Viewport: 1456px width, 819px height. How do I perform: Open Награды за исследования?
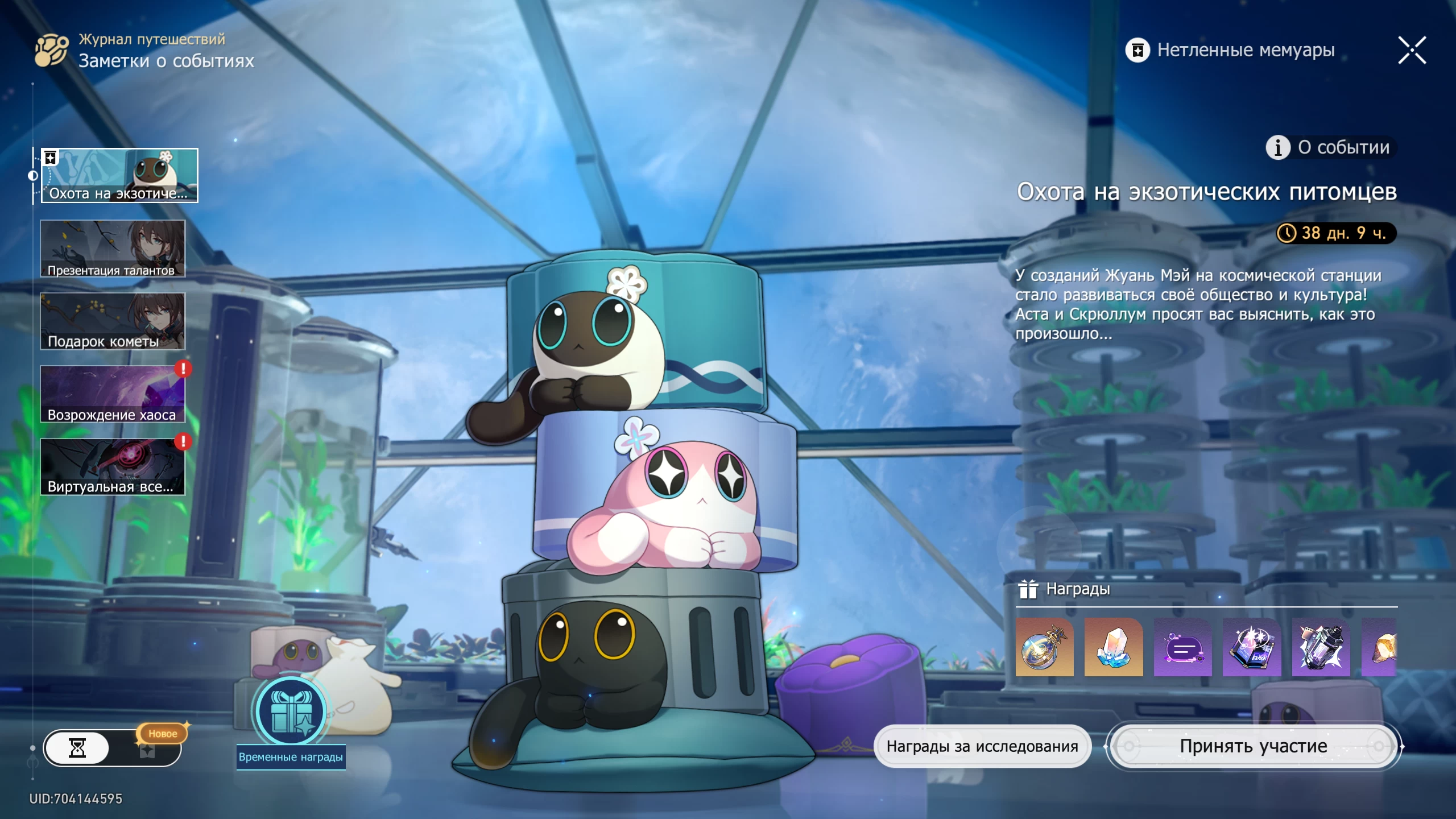982,746
